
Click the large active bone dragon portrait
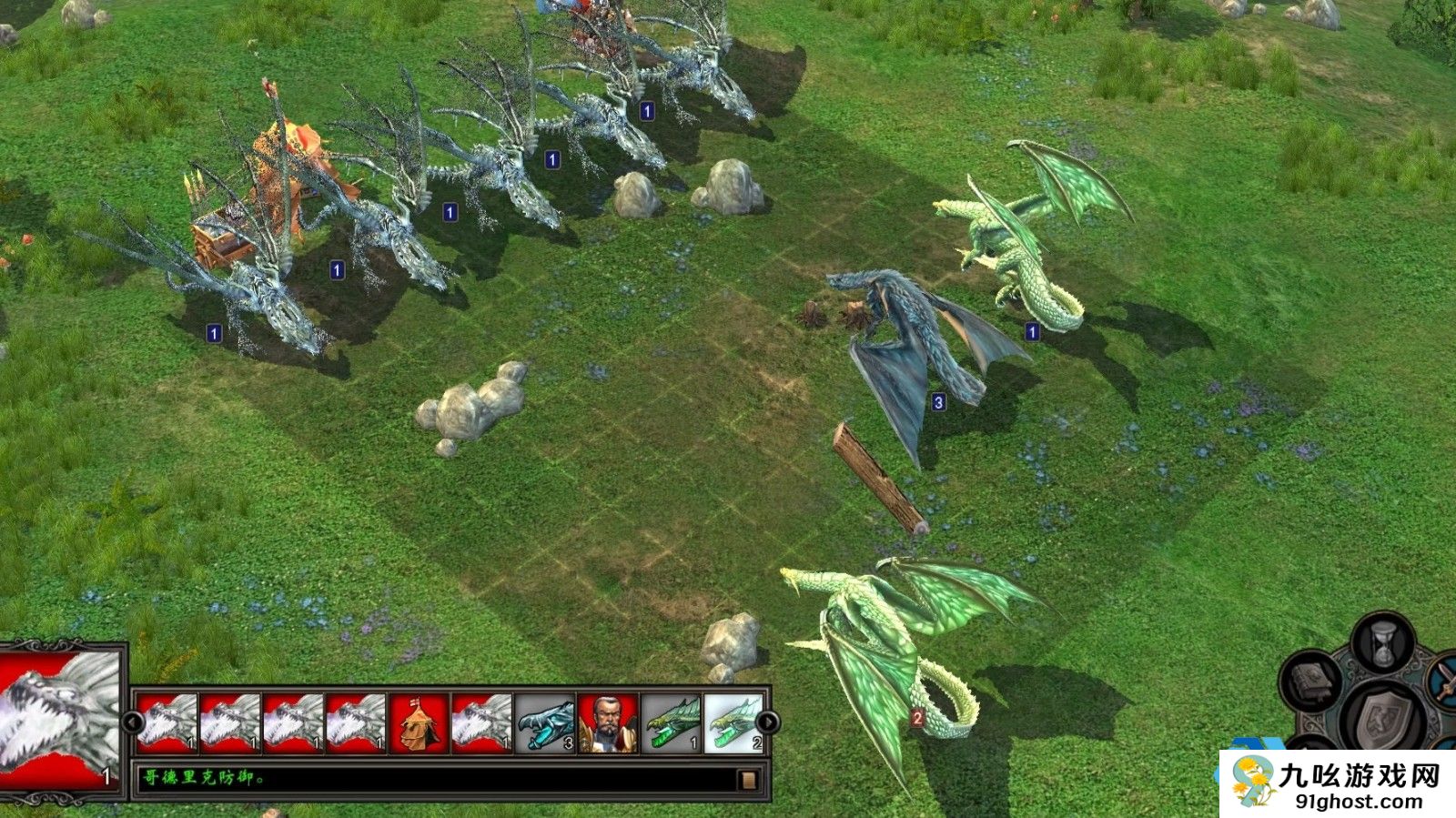point(62,719)
